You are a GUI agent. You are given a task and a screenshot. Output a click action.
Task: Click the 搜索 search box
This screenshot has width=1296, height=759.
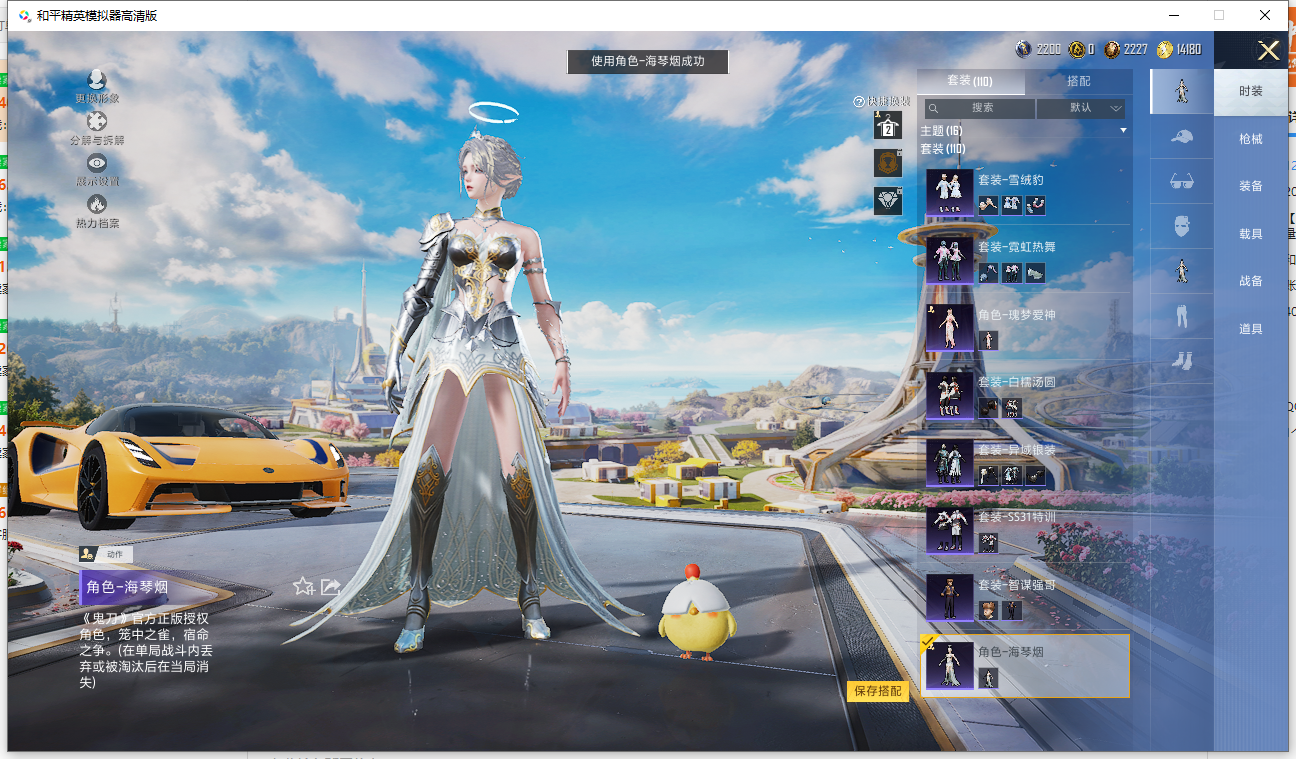click(x=980, y=108)
